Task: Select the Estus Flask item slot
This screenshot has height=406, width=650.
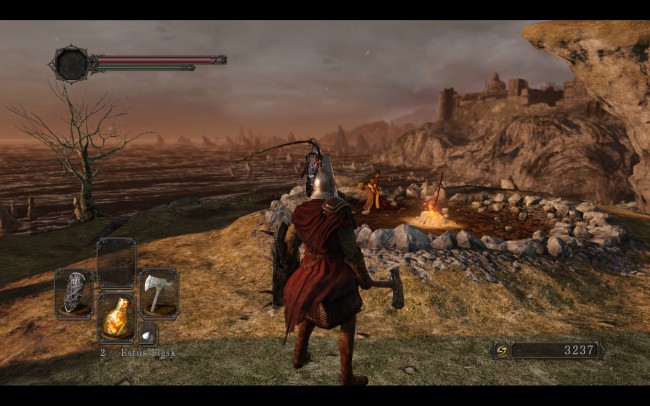Action: pyautogui.click(x=116, y=317)
